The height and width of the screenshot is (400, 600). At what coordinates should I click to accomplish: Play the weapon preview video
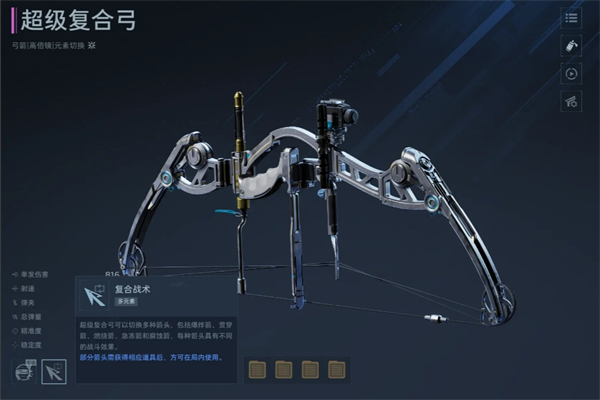[572, 73]
